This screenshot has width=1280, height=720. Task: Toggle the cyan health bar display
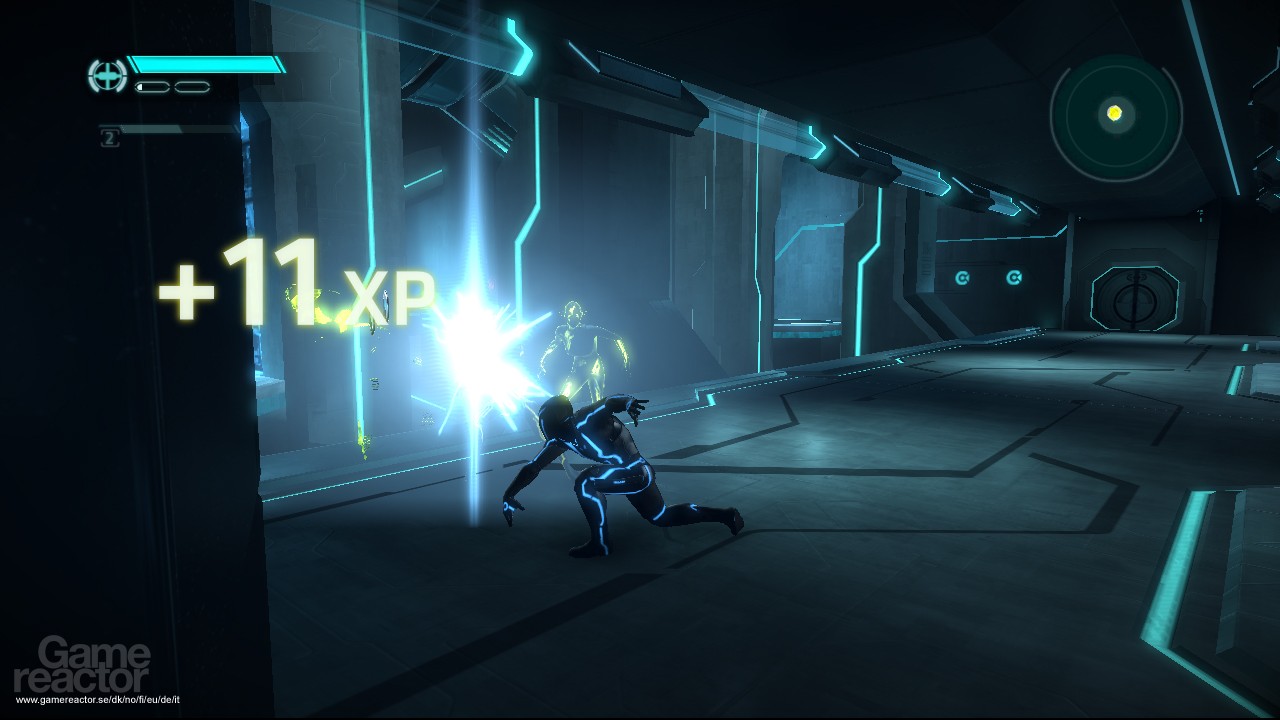click(x=205, y=65)
